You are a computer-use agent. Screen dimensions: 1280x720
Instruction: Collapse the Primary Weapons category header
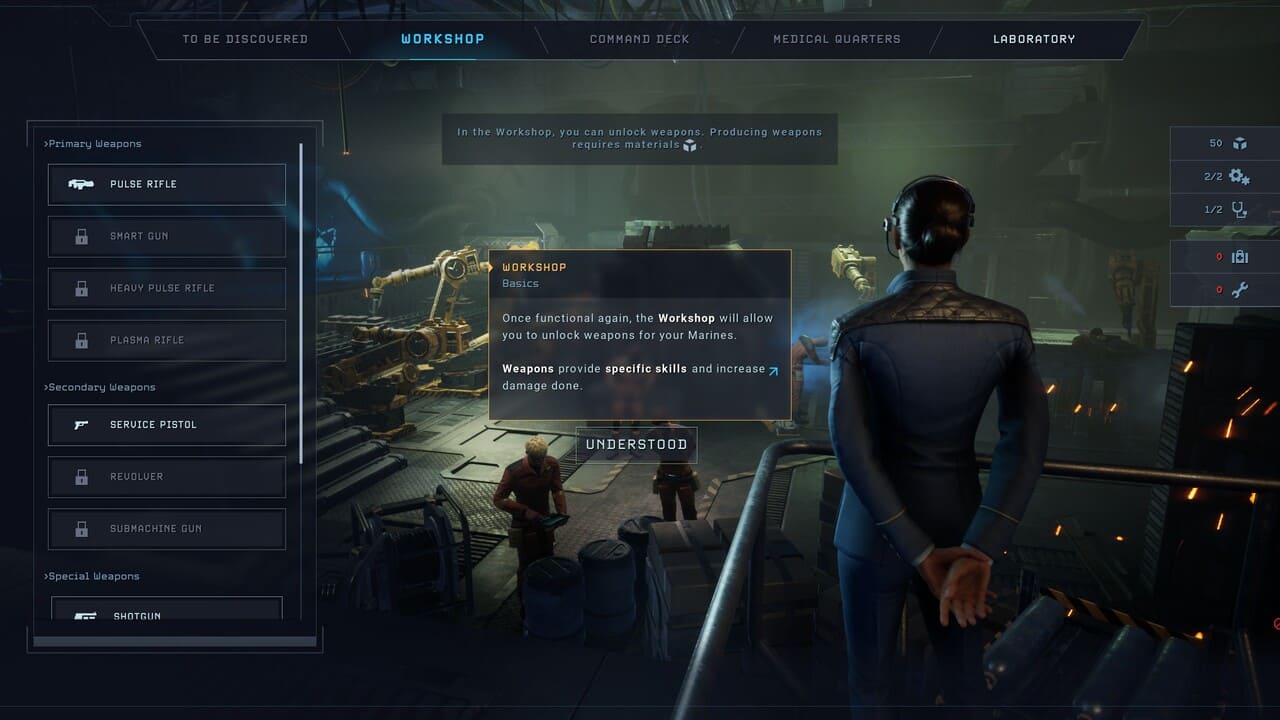coord(94,144)
